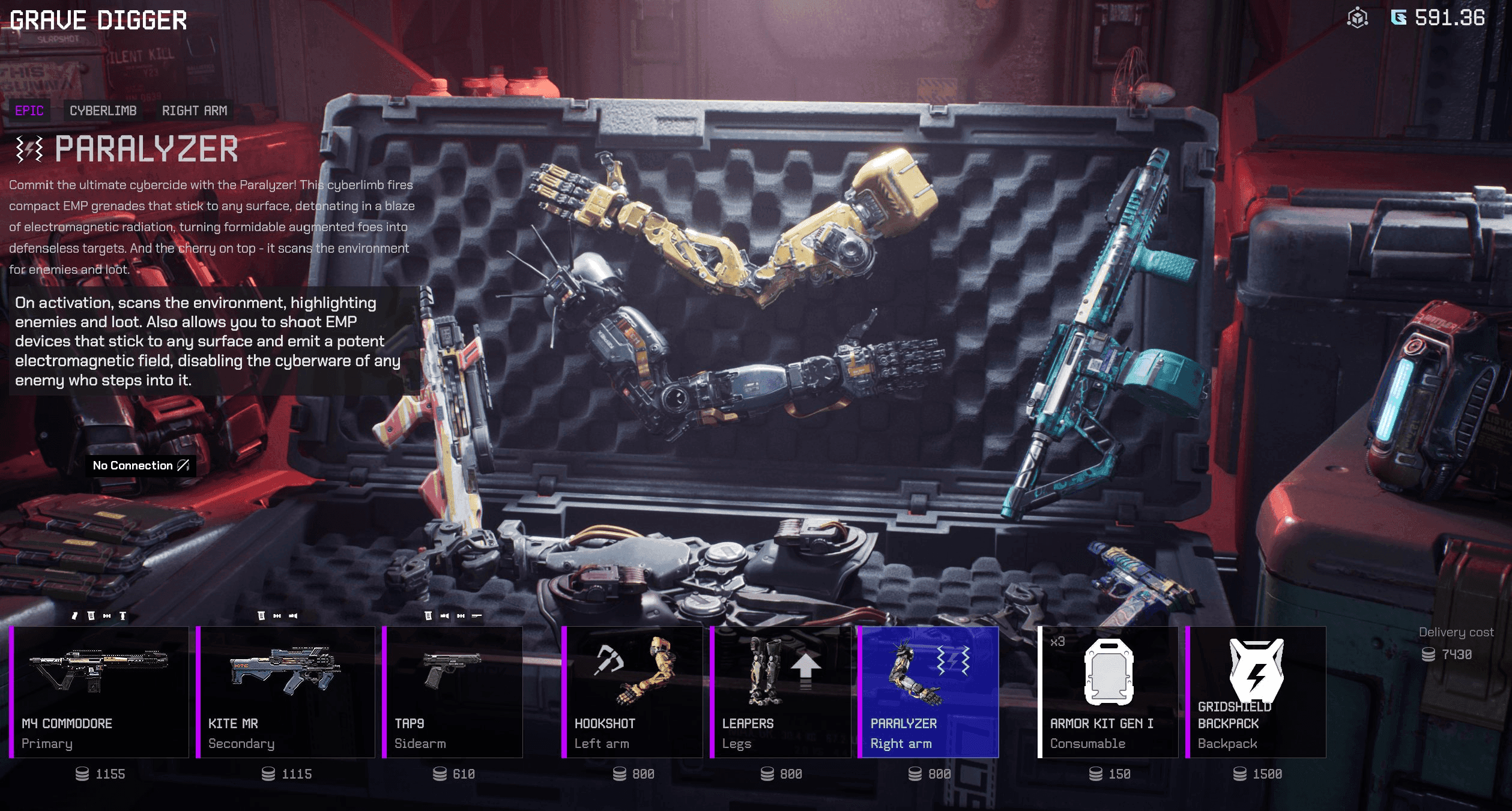1512x811 pixels.
Task: Expand the EPIC rarity filter
Action: (x=31, y=111)
